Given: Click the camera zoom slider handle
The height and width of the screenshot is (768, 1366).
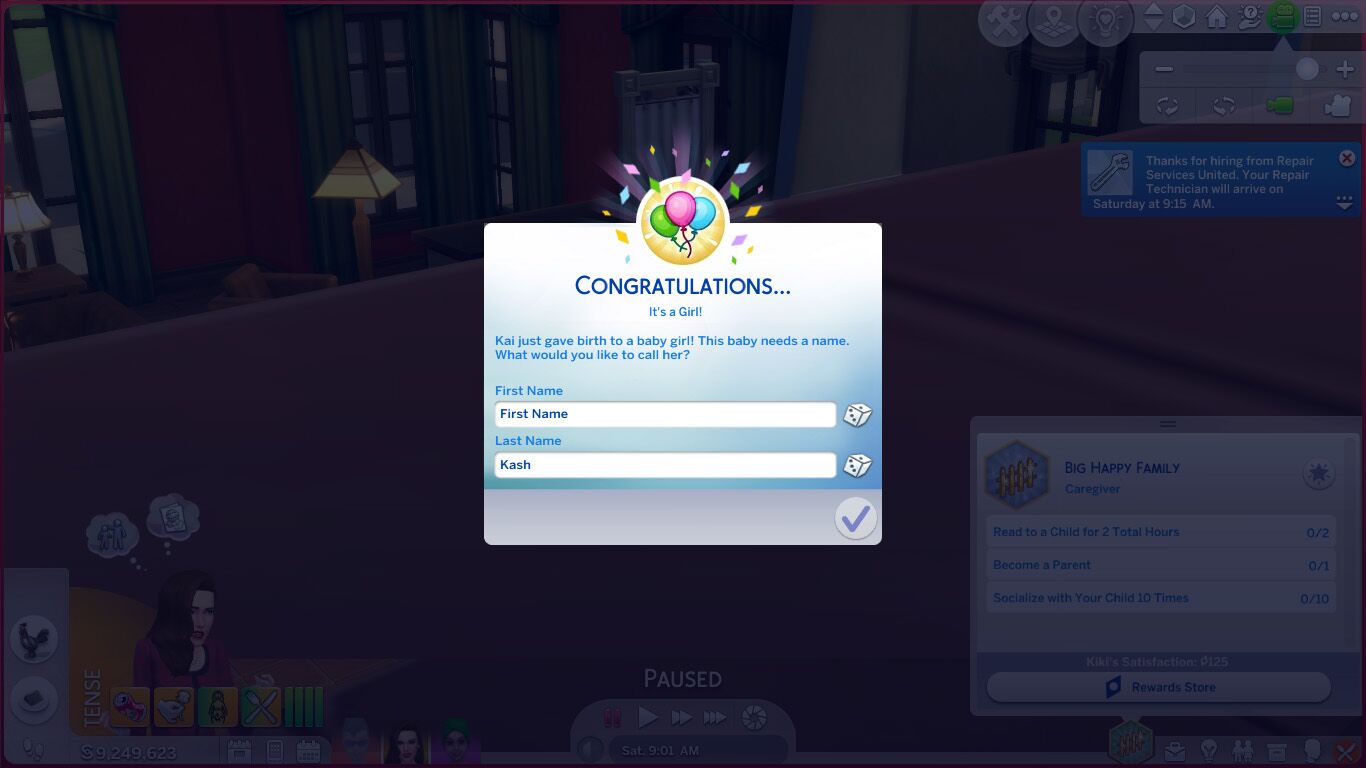Looking at the screenshot, I should [1308, 67].
